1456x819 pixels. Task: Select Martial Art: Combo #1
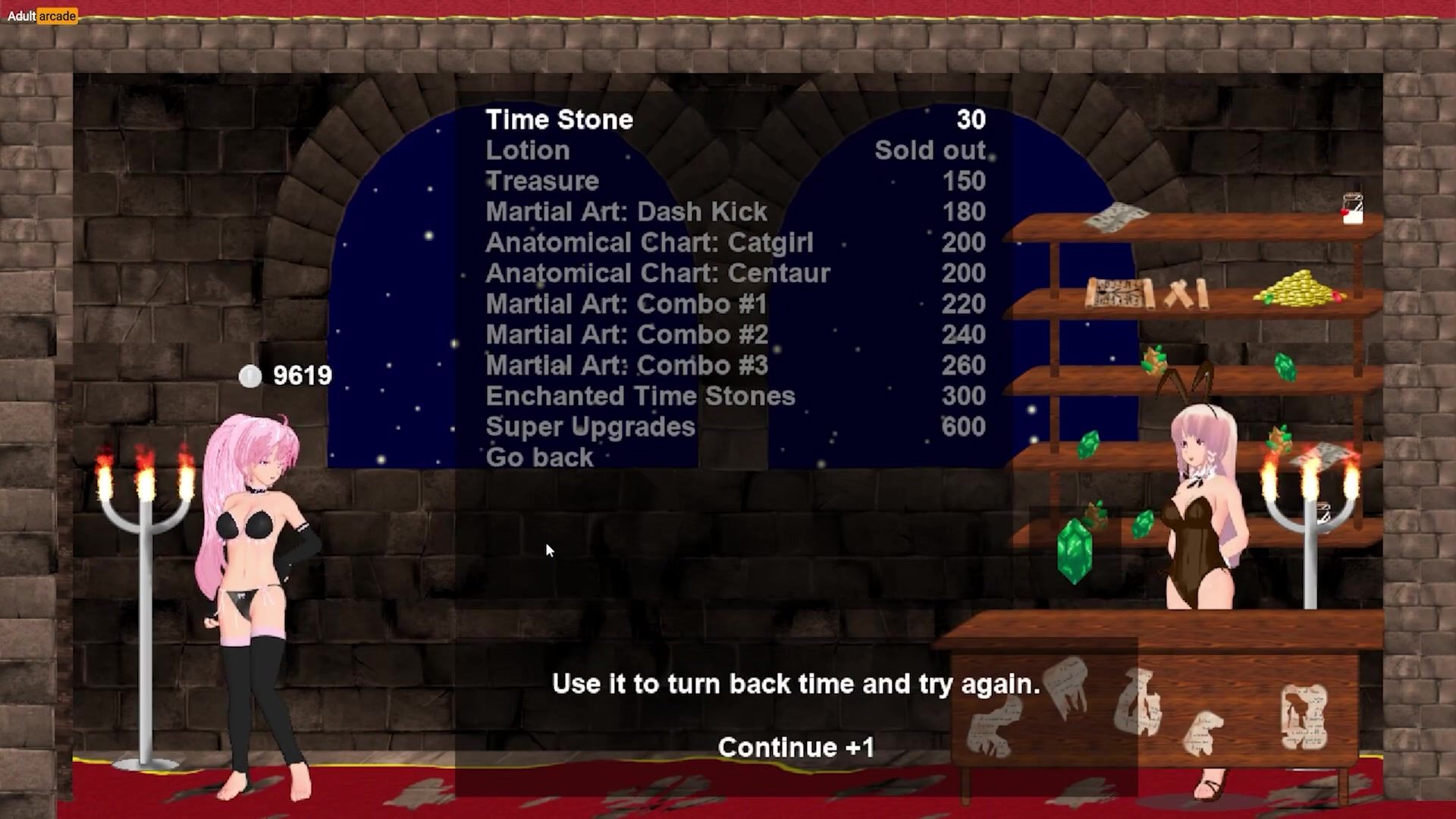click(626, 304)
